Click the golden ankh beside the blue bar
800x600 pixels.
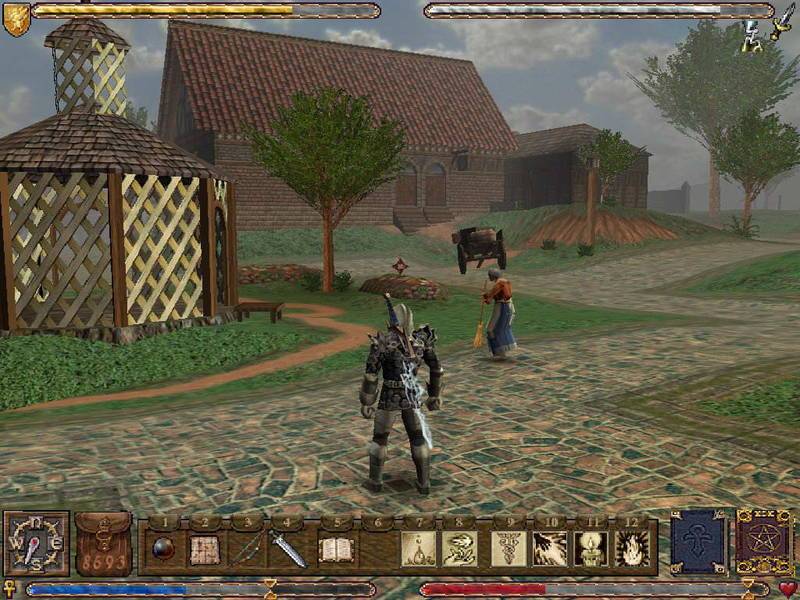click(x=11, y=588)
